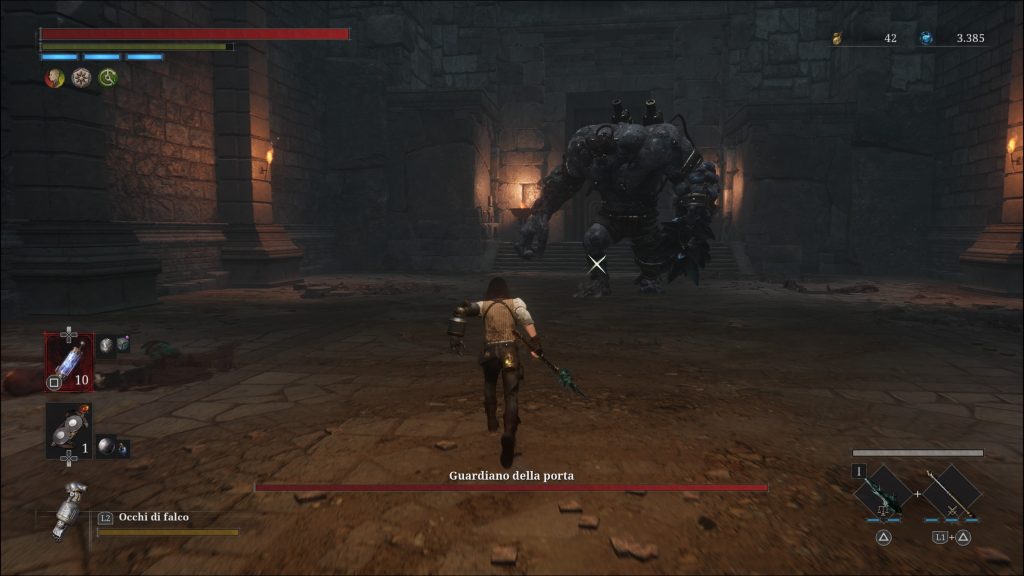Click the grey cogwheel status icon
Viewport: 1024px width, 576px height.
click(x=81, y=78)
